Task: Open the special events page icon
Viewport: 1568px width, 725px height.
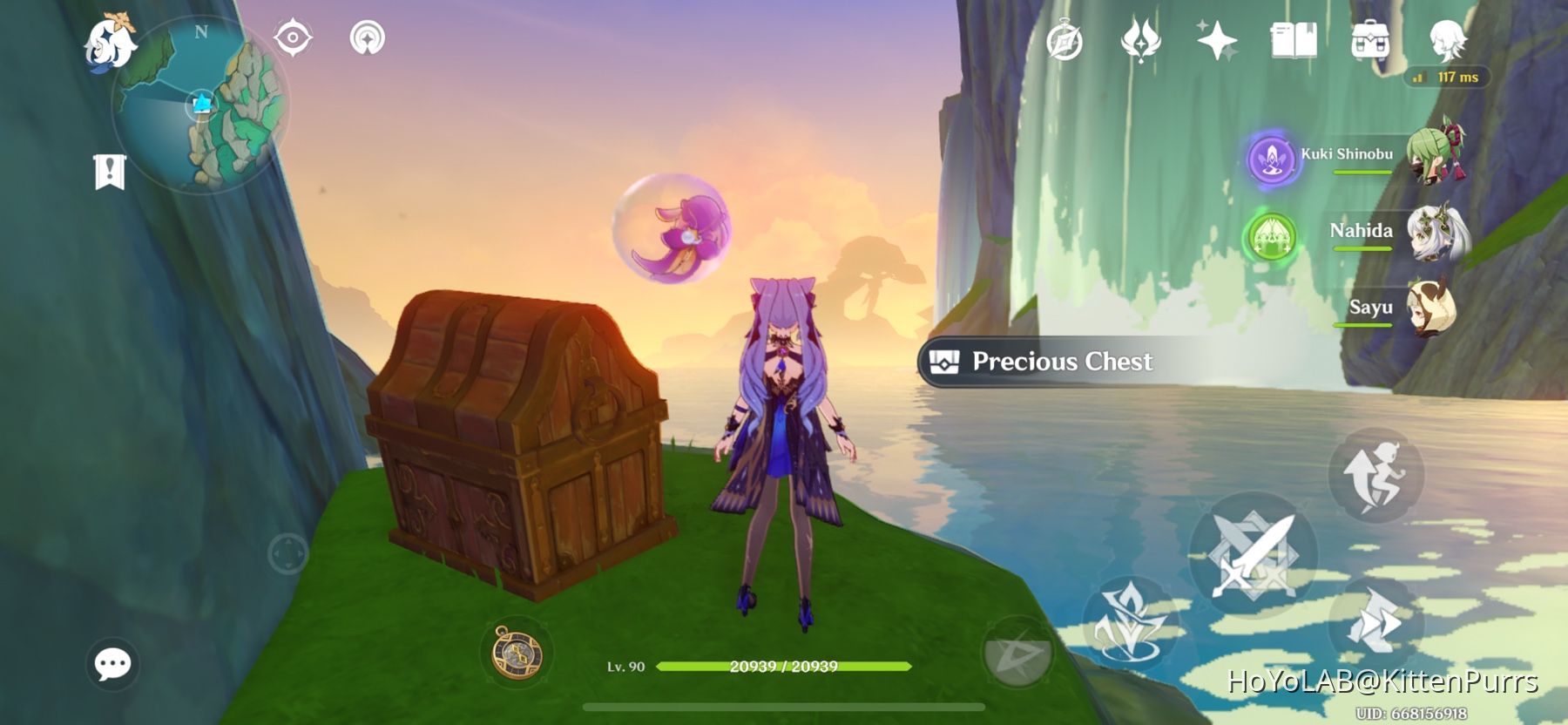Action: pyautogui.click(x=1141, y=40)
